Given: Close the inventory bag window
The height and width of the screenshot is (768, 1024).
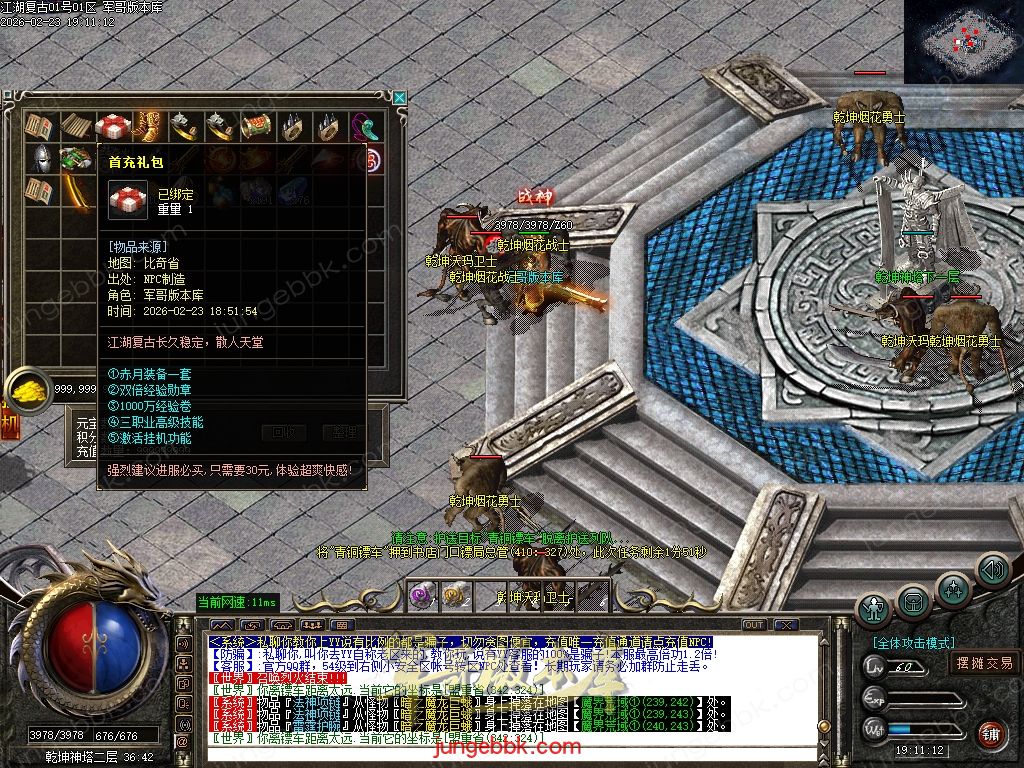Looking at the screenshot, I should (400, 97).
